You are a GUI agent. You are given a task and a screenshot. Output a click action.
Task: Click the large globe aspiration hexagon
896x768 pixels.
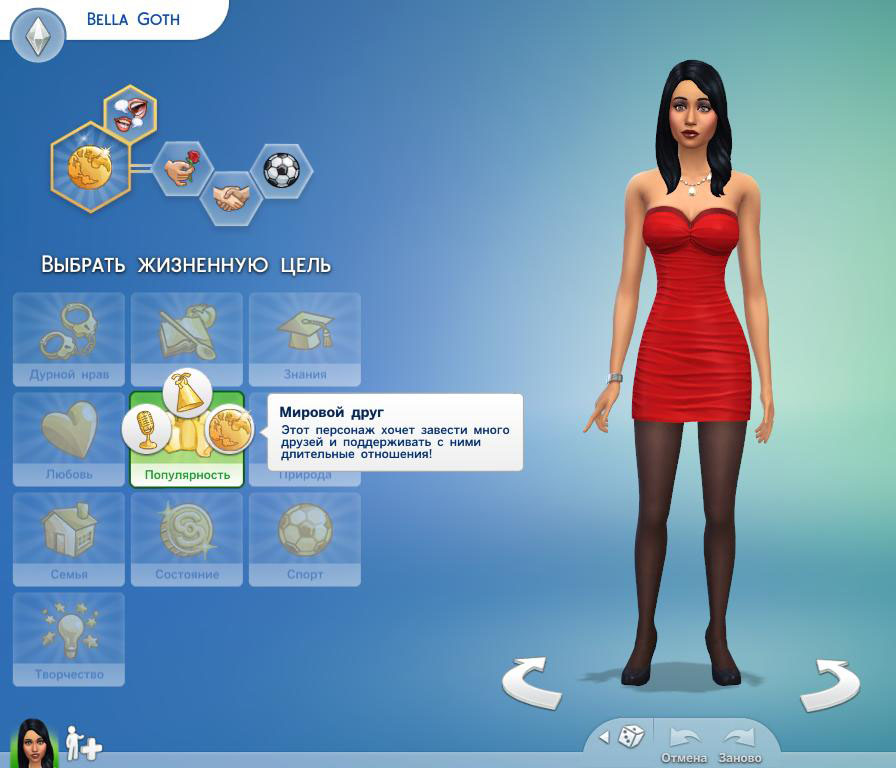coord(90,167)
